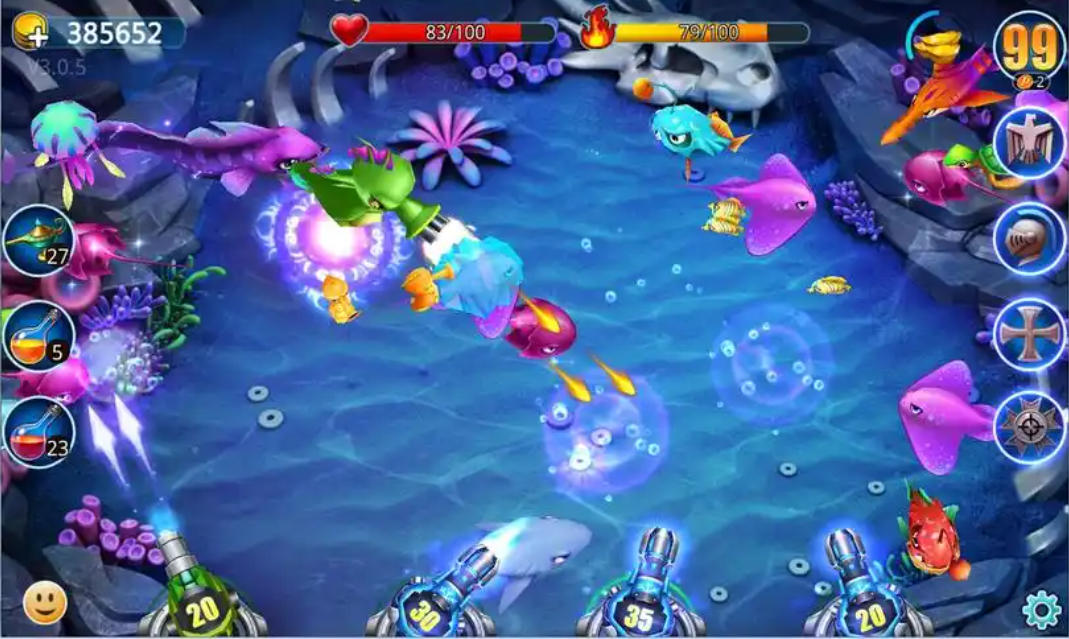The width and height of the screenshot is (1069, 639).
Task: Open the emoji smiley face button
Action: 45,602
